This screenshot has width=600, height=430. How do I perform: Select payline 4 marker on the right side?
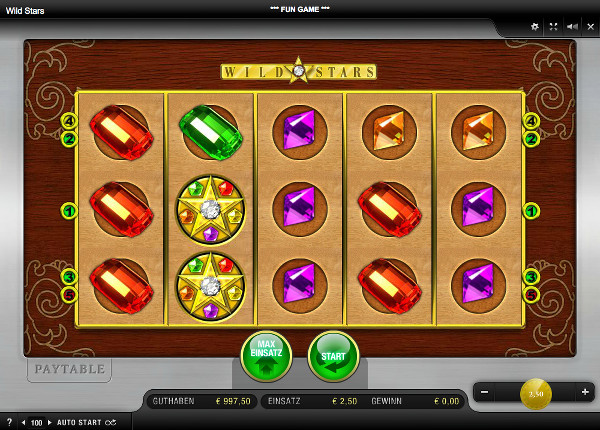click(531, 121)
